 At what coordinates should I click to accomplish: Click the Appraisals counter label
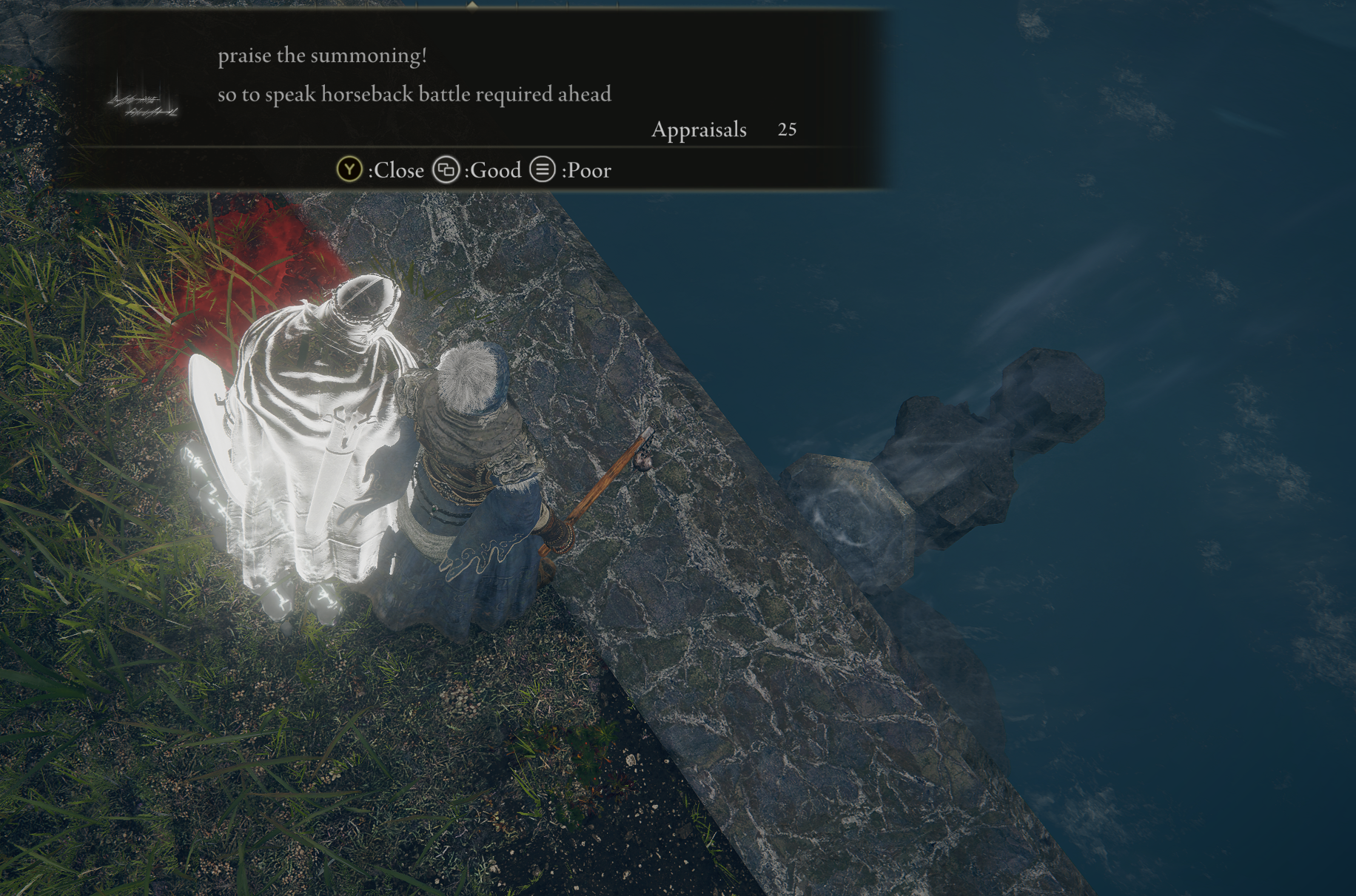click(698, 130)
